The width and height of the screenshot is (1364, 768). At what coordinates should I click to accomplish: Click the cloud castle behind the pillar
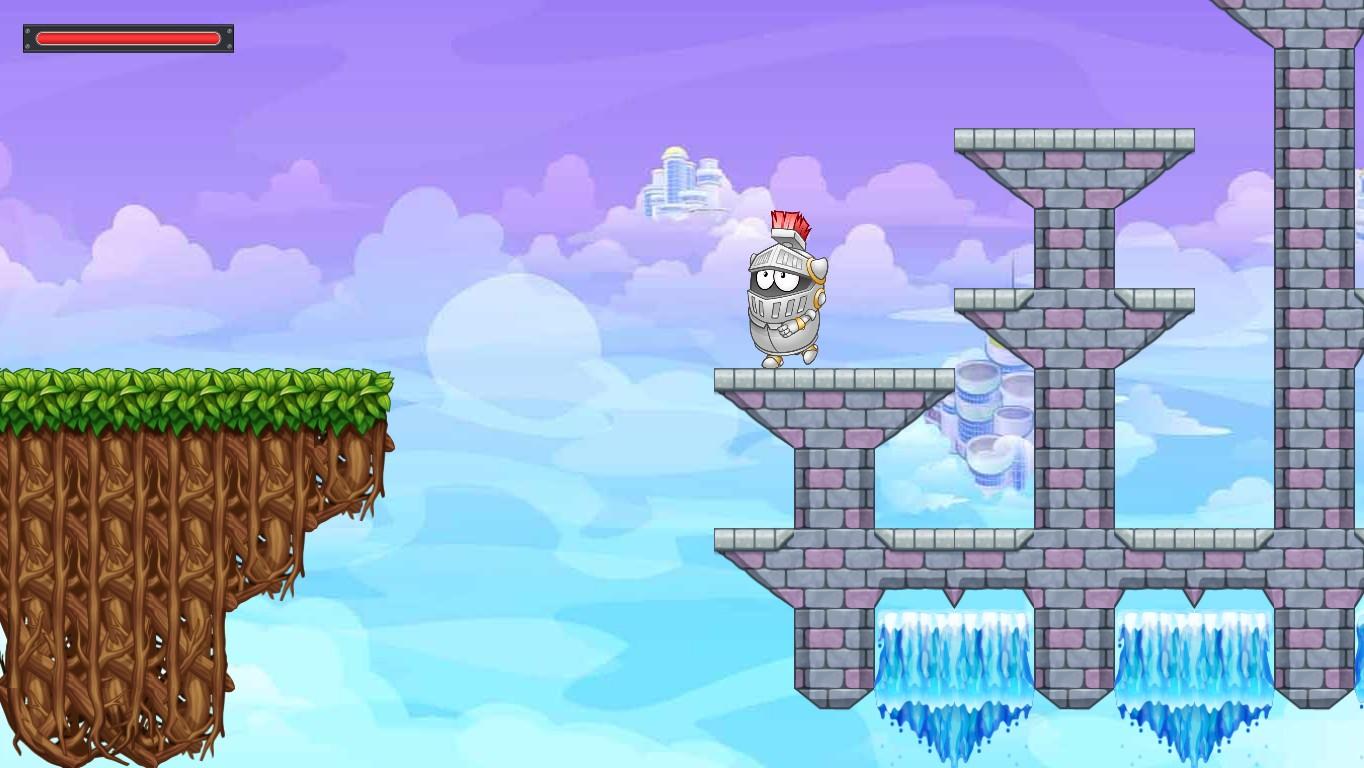985,420
